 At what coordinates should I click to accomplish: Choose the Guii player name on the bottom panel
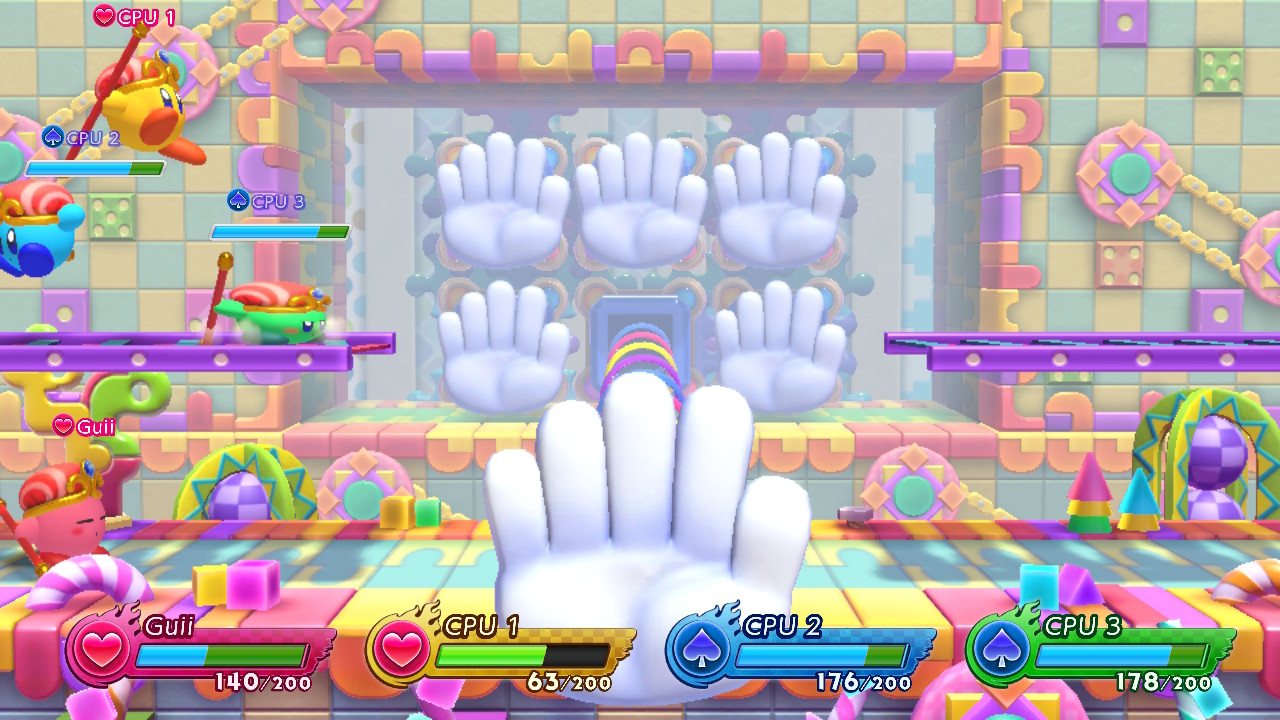coord(169,627)
